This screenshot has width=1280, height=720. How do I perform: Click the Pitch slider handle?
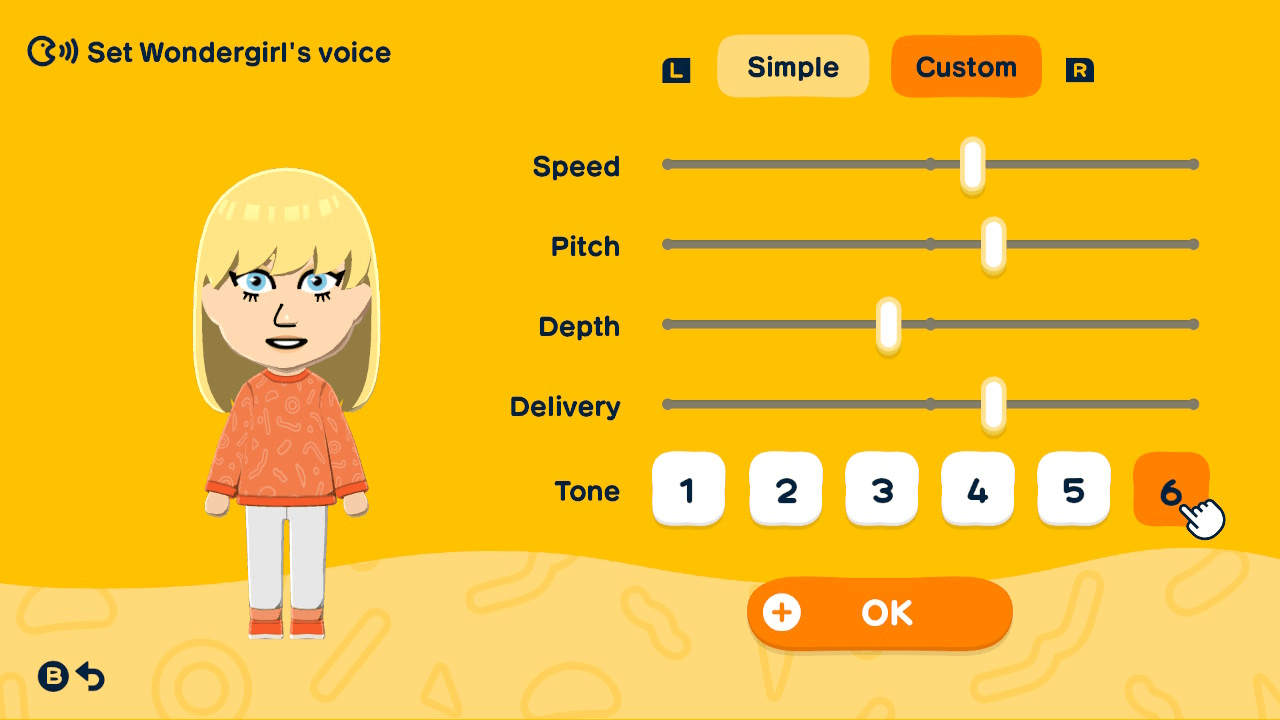pyautogui.click(x=992, y=244)
